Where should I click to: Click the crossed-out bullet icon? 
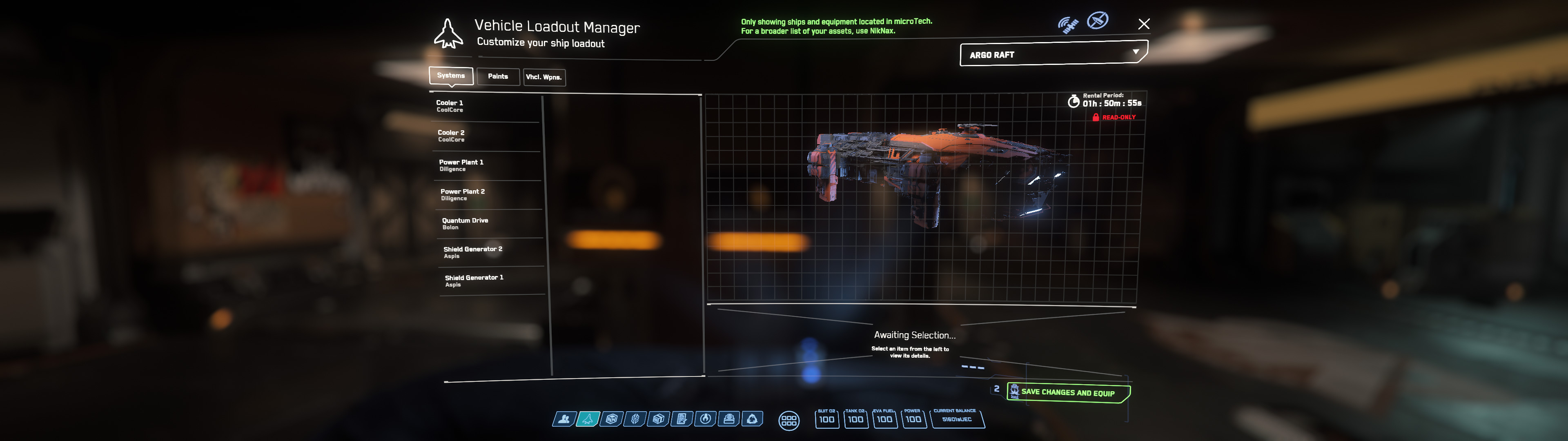point(1098,21)
